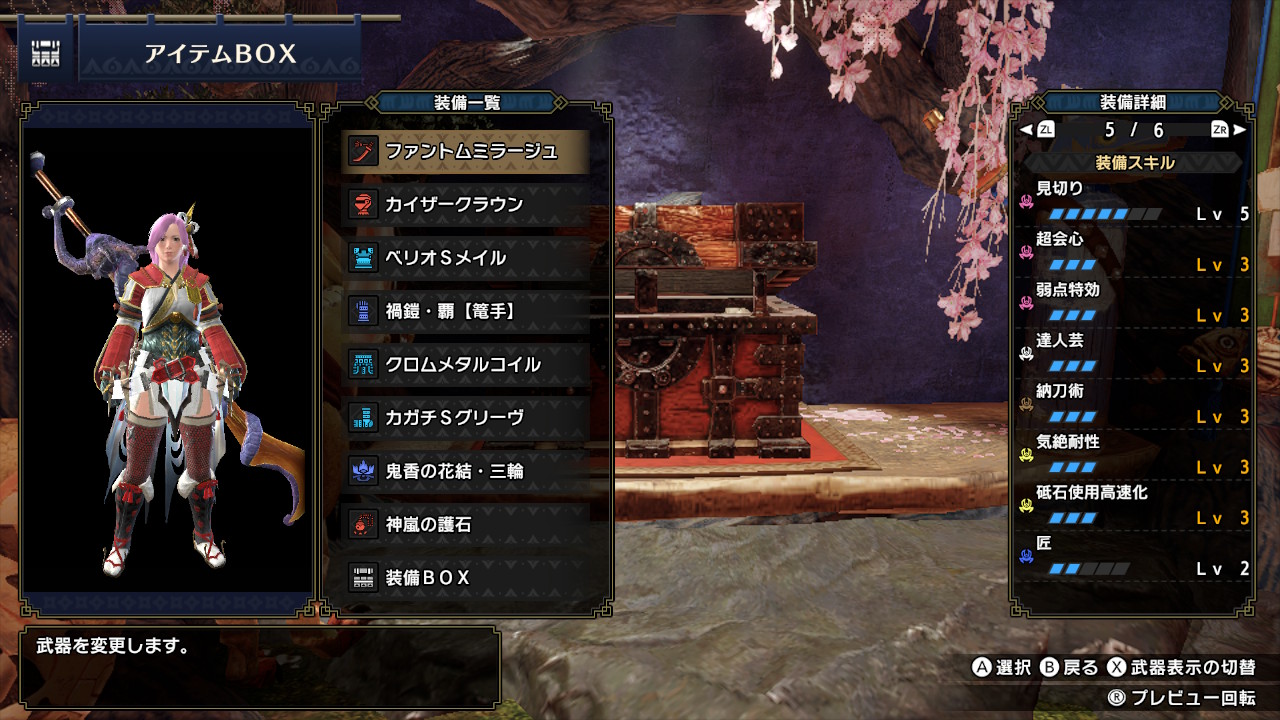This screenshot has height=720, width=1280.
Task: Click the カイザークラウン head armor icon
Action: 362,206
